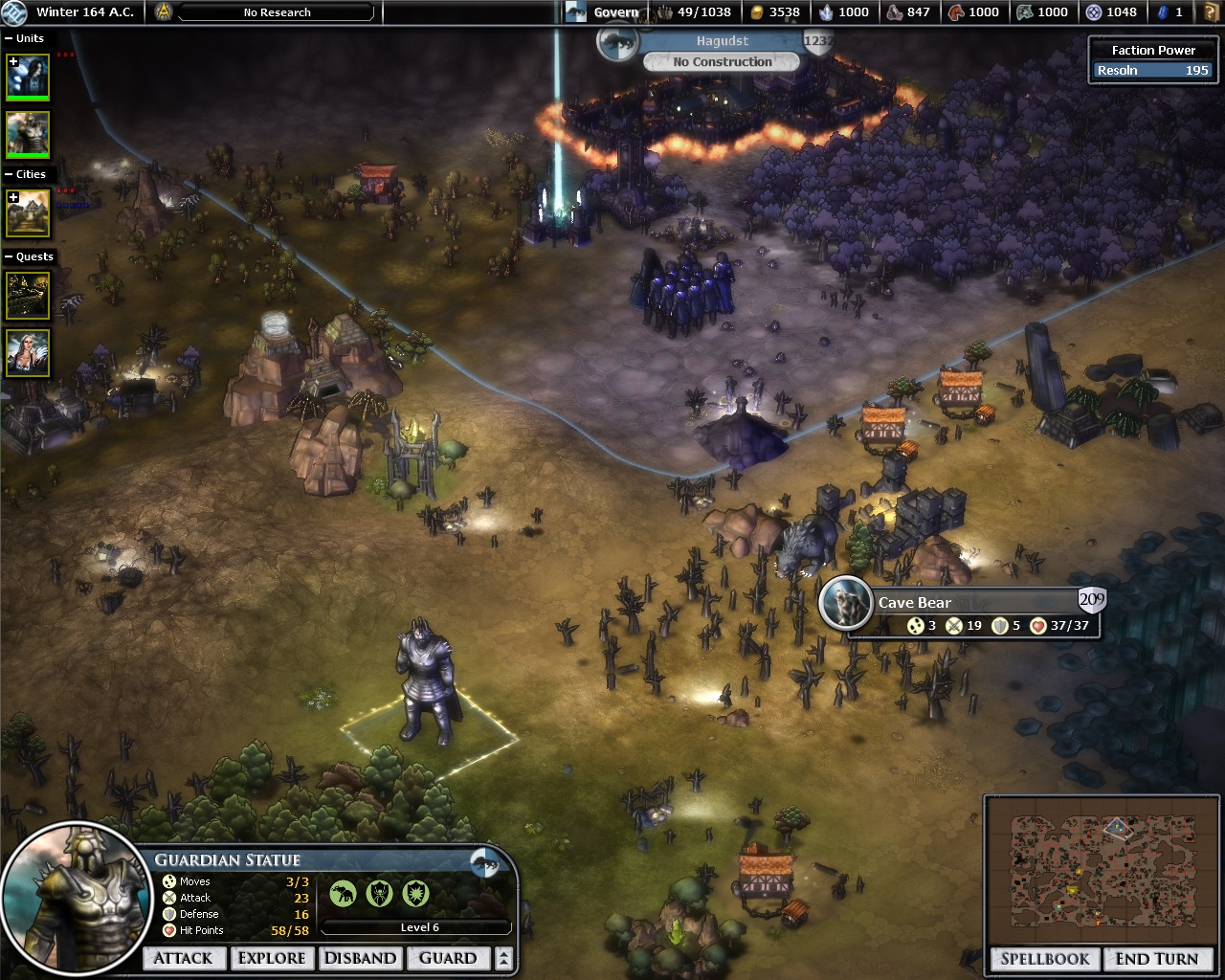Open the Govern screen
Image resolution: width=1225 pixels, height=980 pixels.
coord(615,12)
